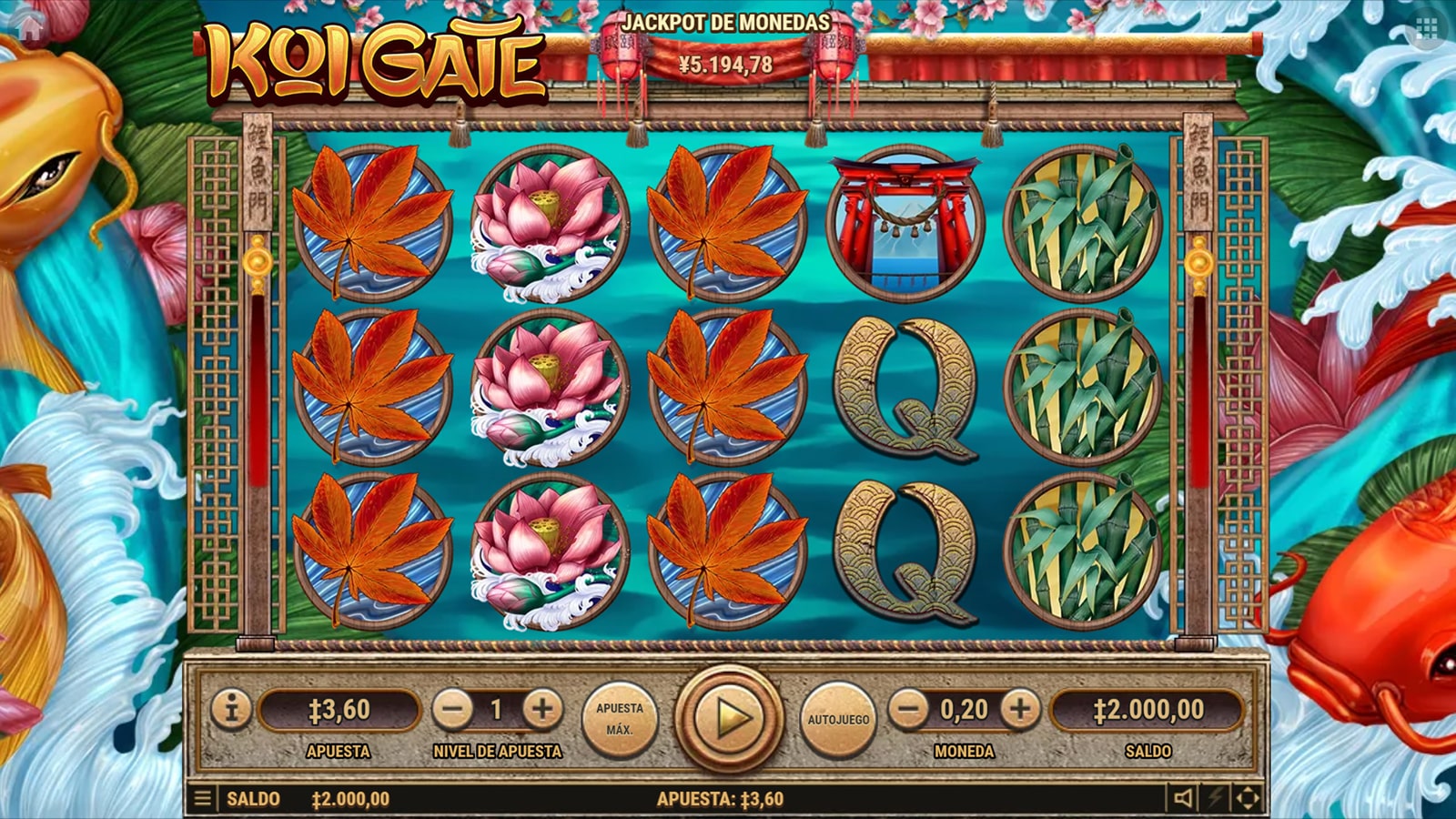Select Apuesta Máx. button
This screenshot has width=1456, height=819.
pos(619,719)
